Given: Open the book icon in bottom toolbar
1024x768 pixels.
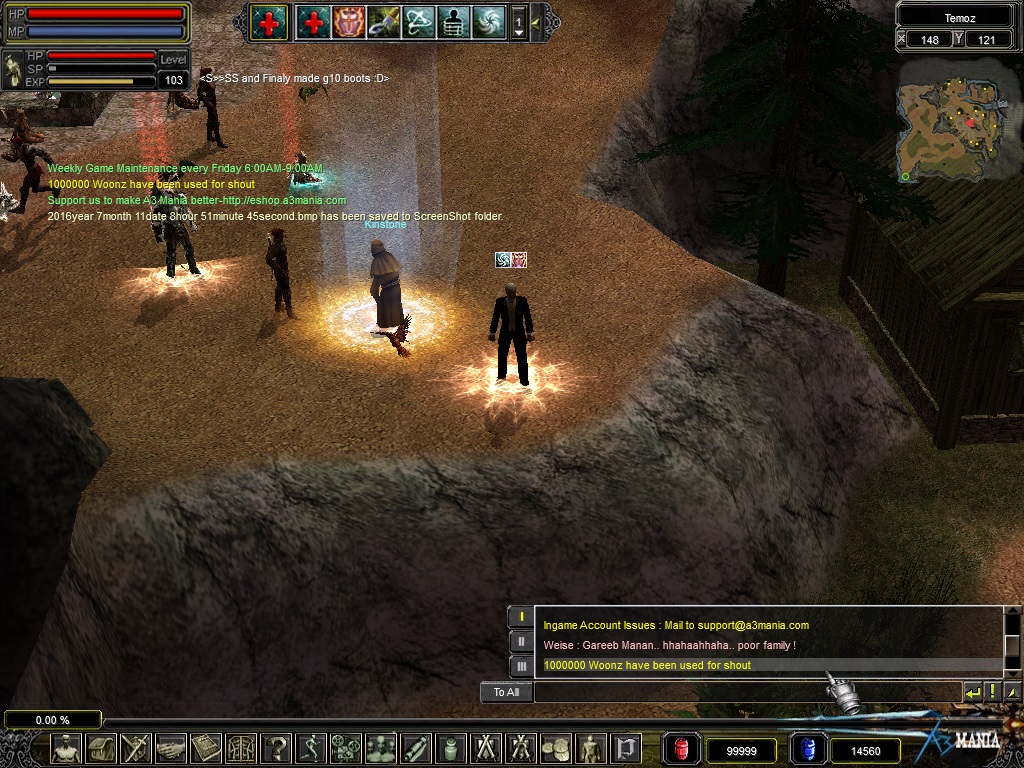Looking at the screenshot, I should point(206,748).
